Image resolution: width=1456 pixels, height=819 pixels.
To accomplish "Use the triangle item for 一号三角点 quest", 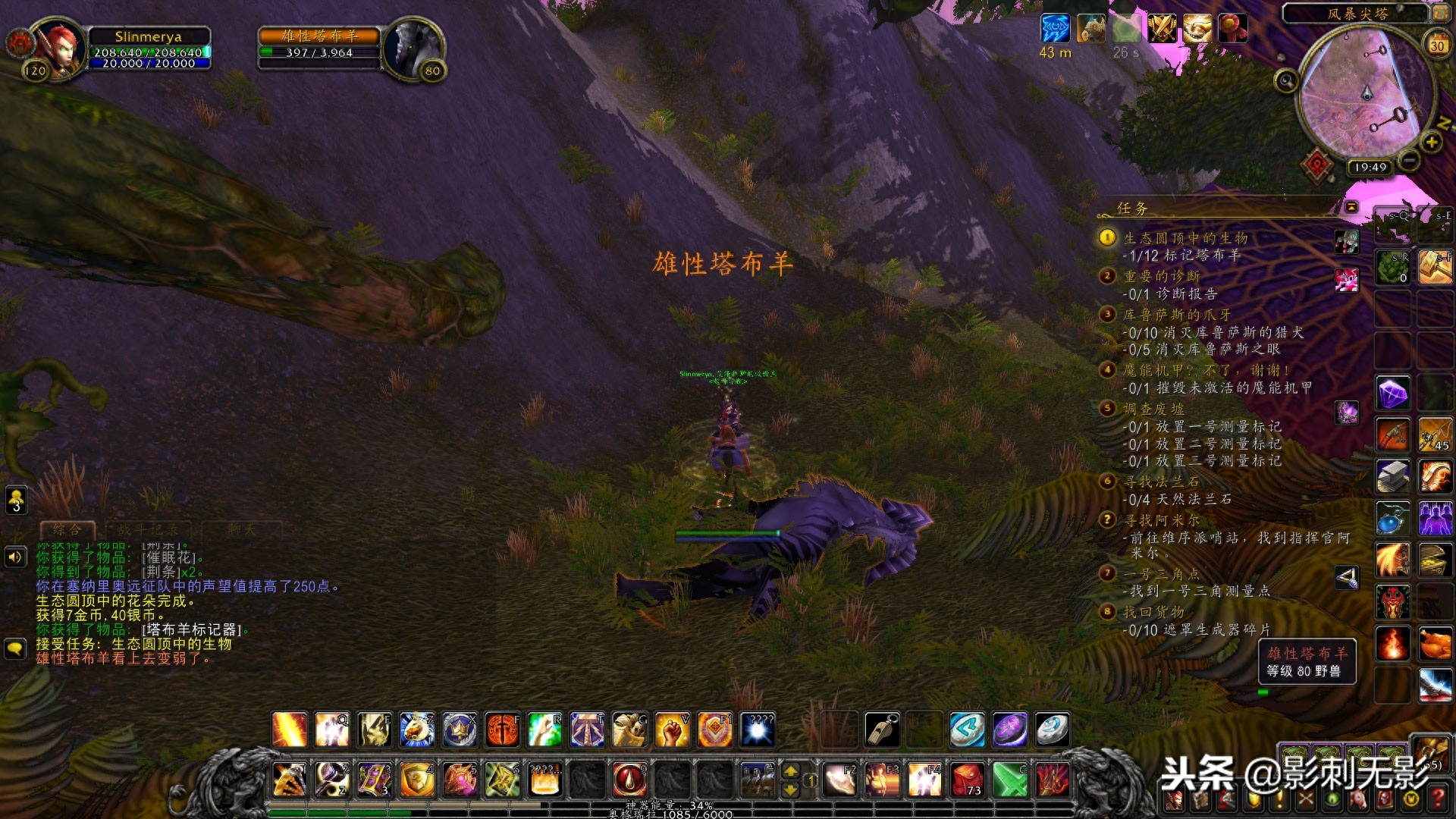I will point(1347,579).
